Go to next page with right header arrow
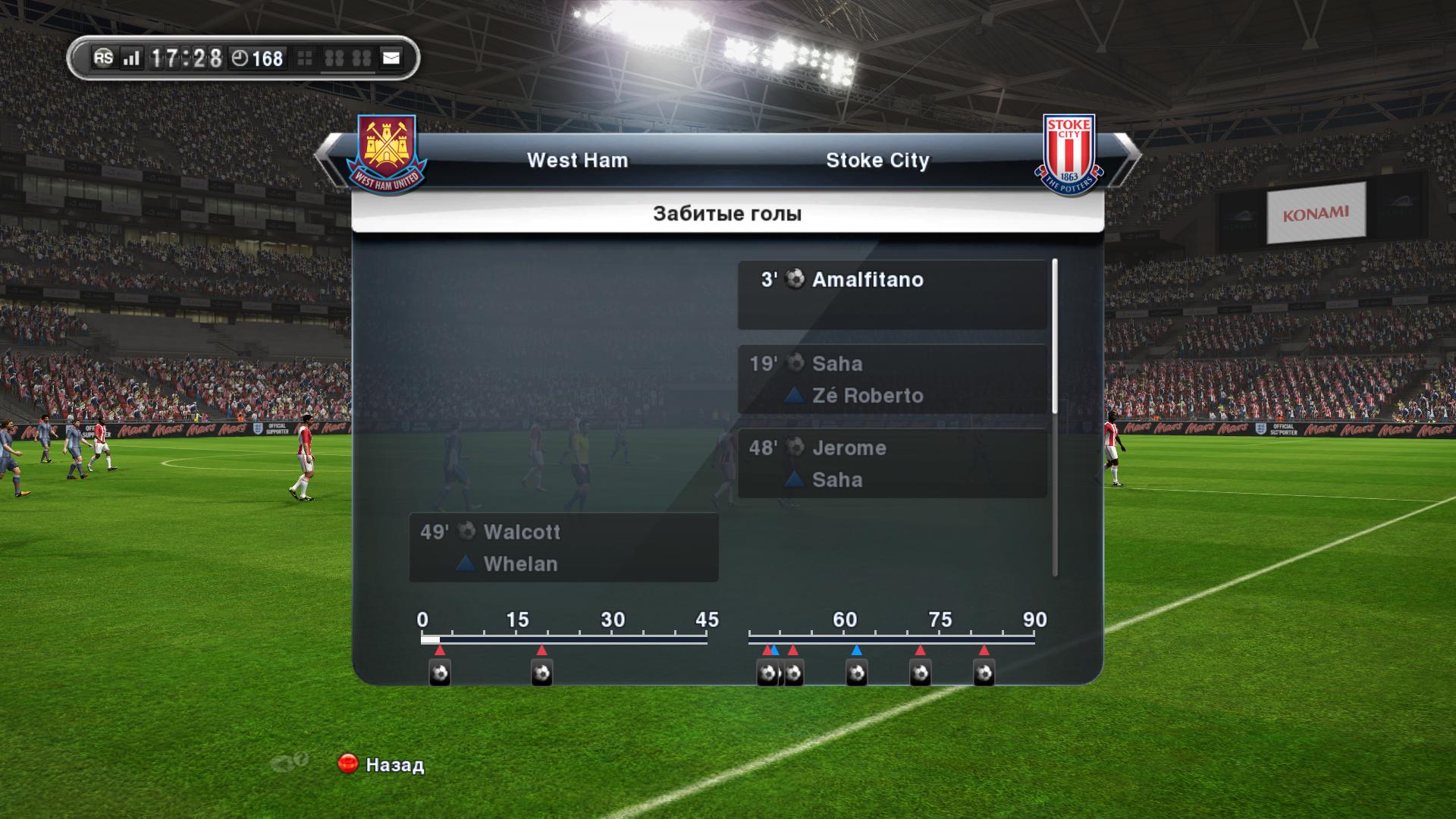Image resolution: width=1456 pixels, height=819 pixels. (x=1128, y=157)
